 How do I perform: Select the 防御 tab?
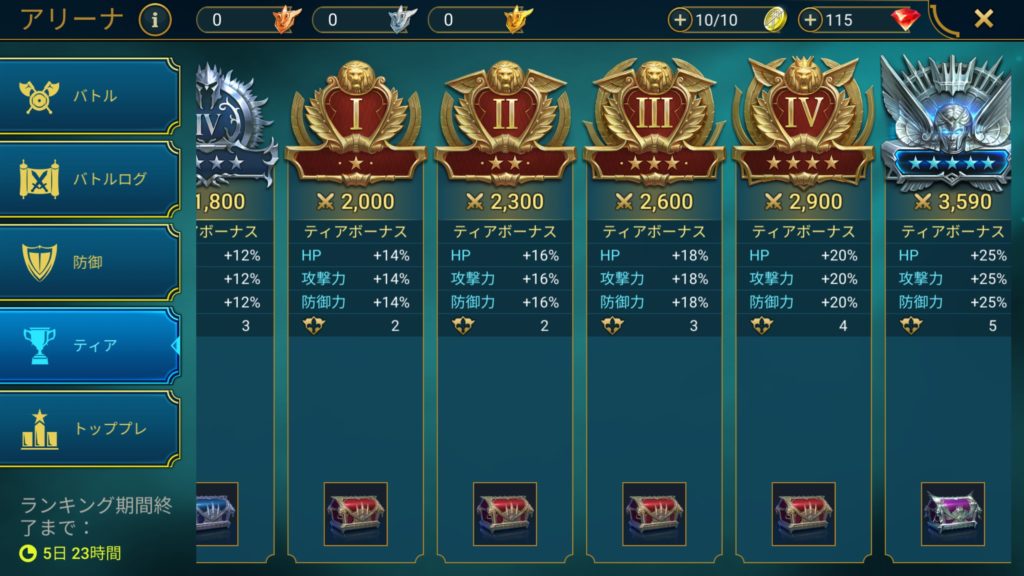[x=90, y=262]
